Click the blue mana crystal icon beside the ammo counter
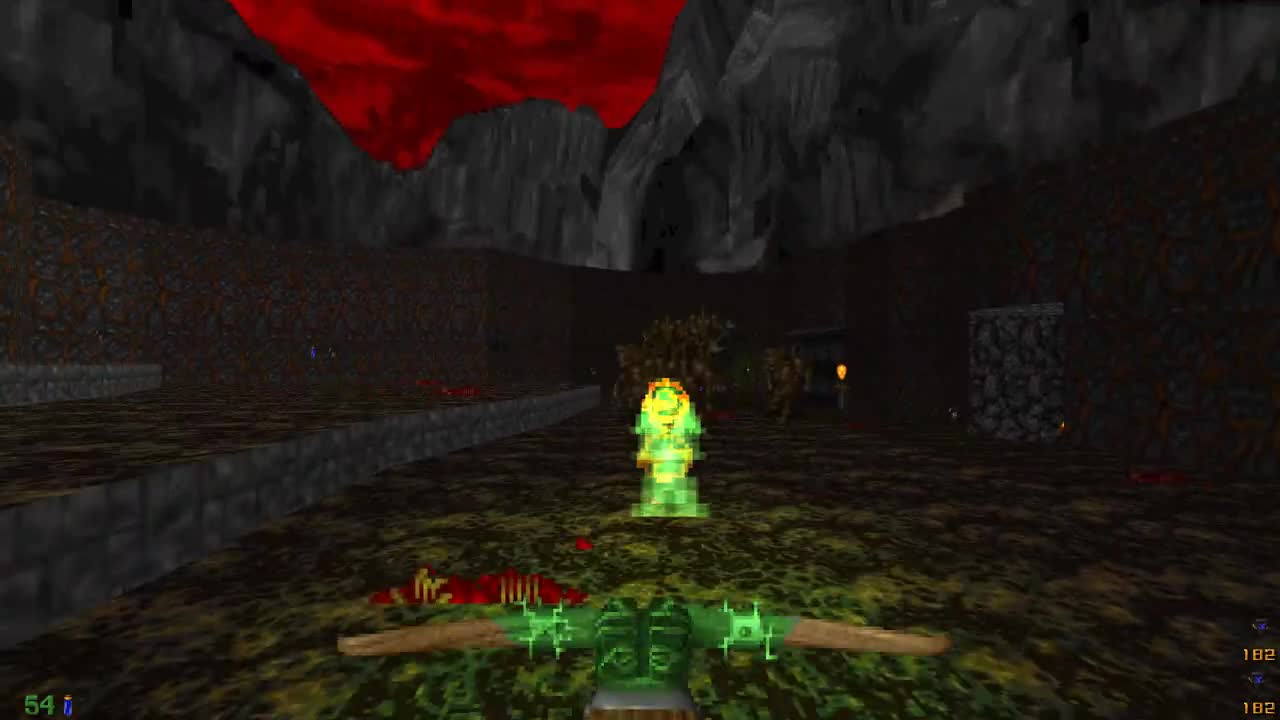The image size is (1280, 720). point(66,703)
